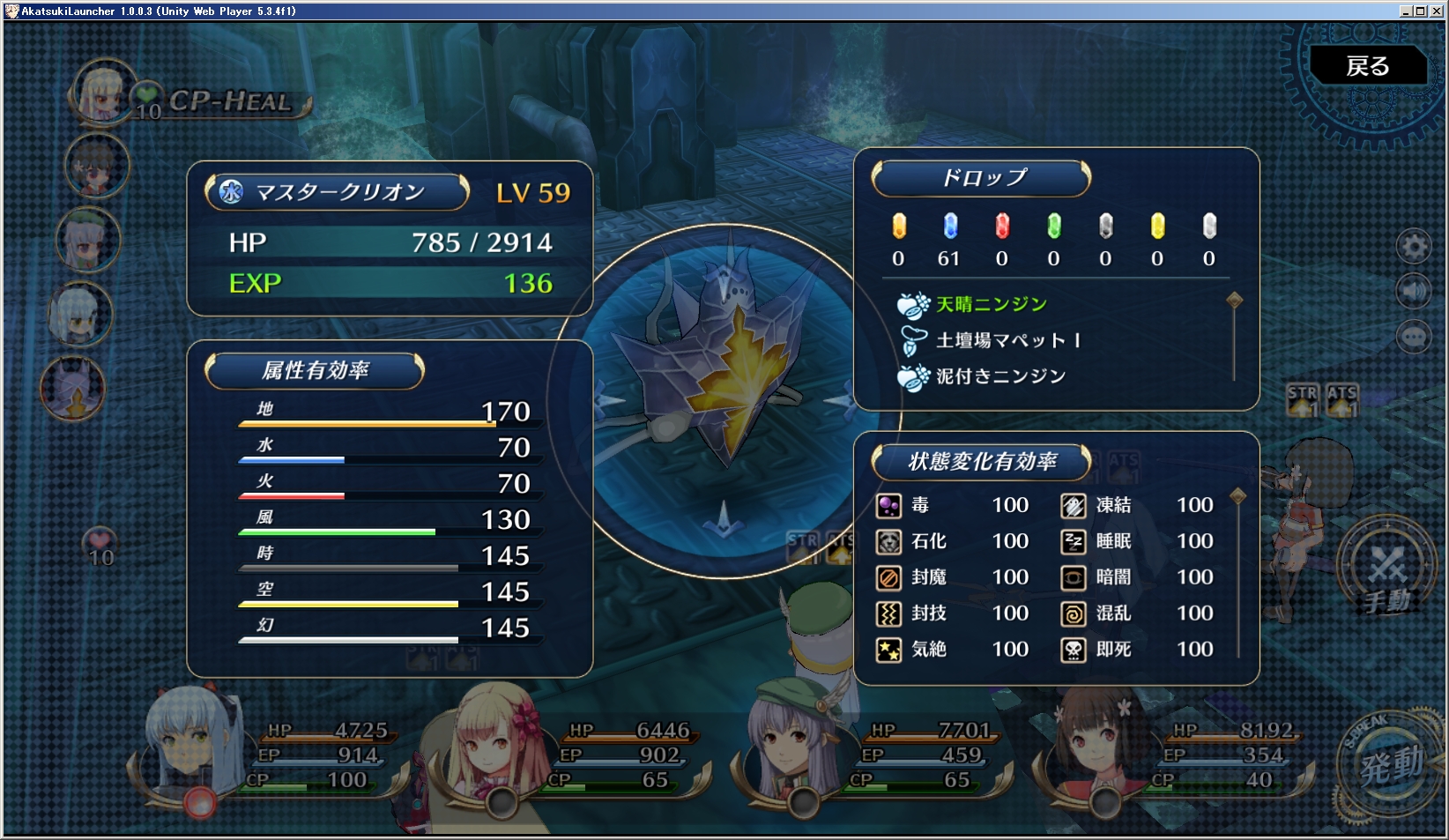Viewport: 1449px width, 840px height.
Task: Click the 戻る back button
Action: 1367,66
